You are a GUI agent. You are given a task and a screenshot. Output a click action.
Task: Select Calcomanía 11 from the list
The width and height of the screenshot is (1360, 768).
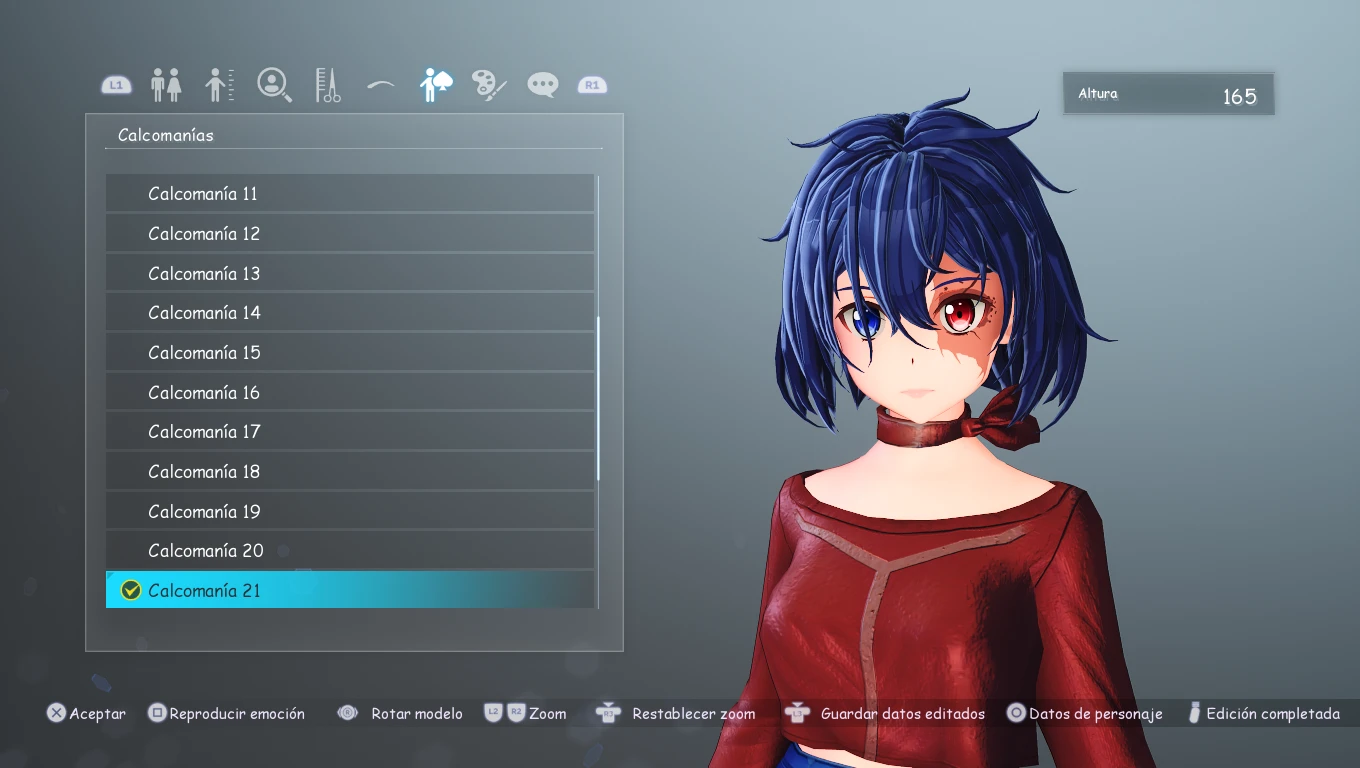[x=350, y=193]
